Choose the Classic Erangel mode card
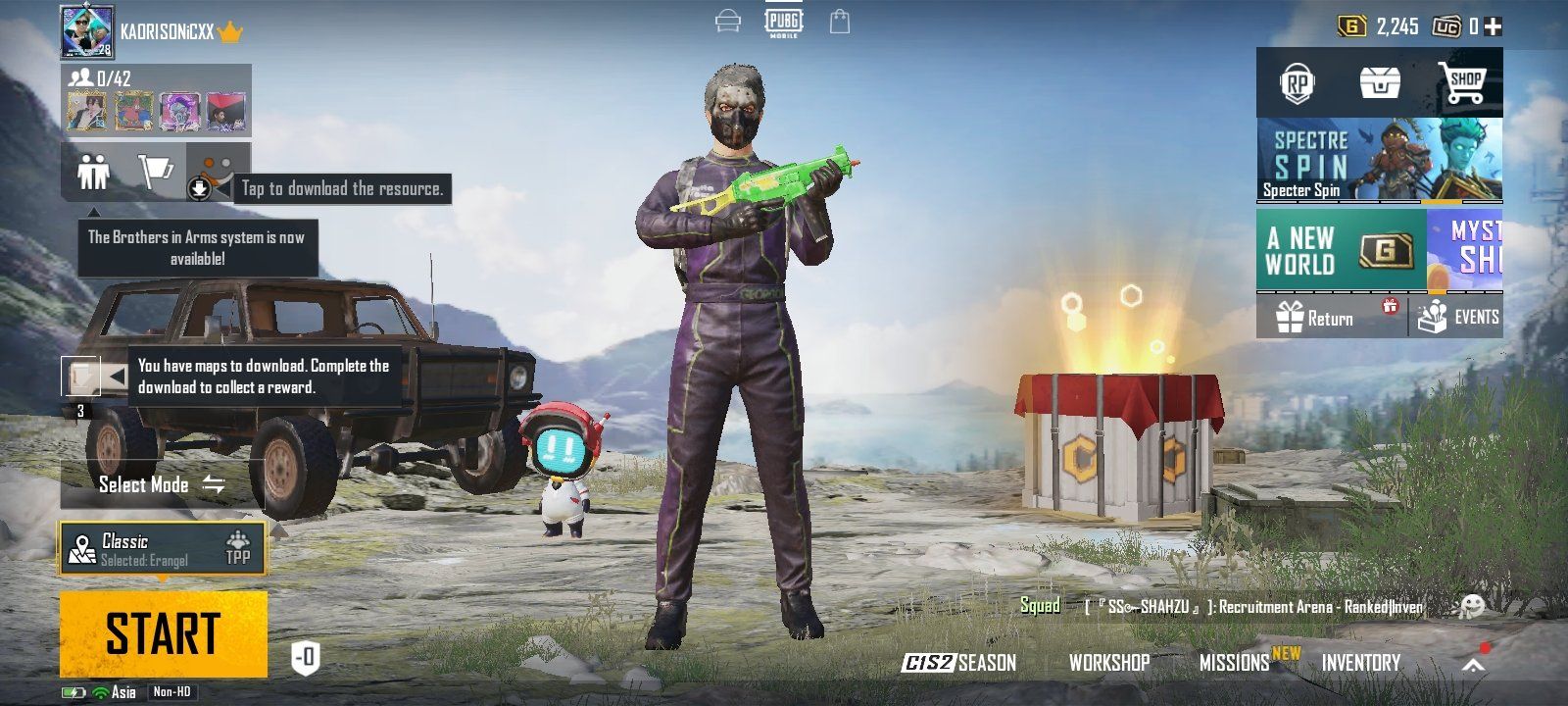The height and width of the screenshot is (706, 1568). pos(162,549)
